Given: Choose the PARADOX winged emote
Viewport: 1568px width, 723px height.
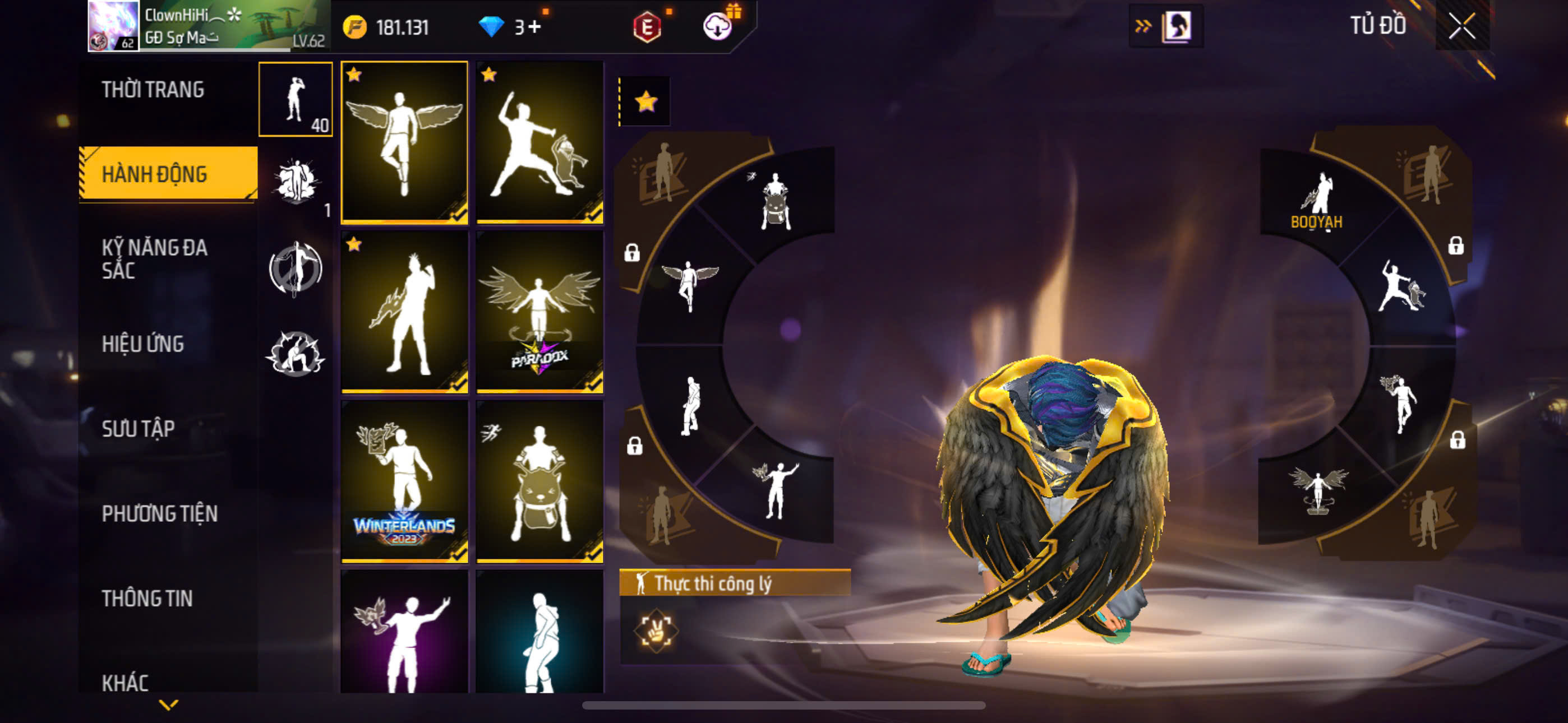Looking at the screenshot, I should (539, 312).
